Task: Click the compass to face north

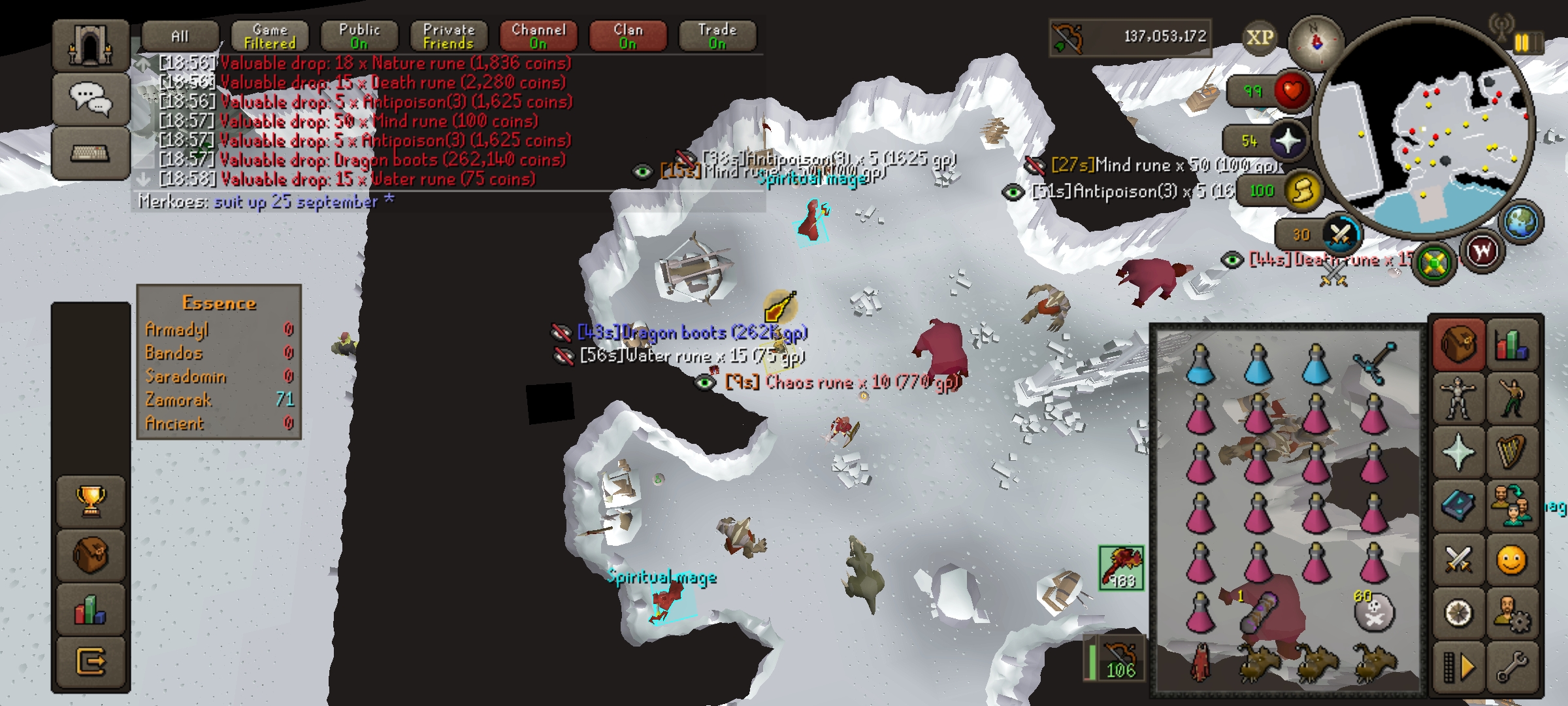Action: tap(1315, 43)
